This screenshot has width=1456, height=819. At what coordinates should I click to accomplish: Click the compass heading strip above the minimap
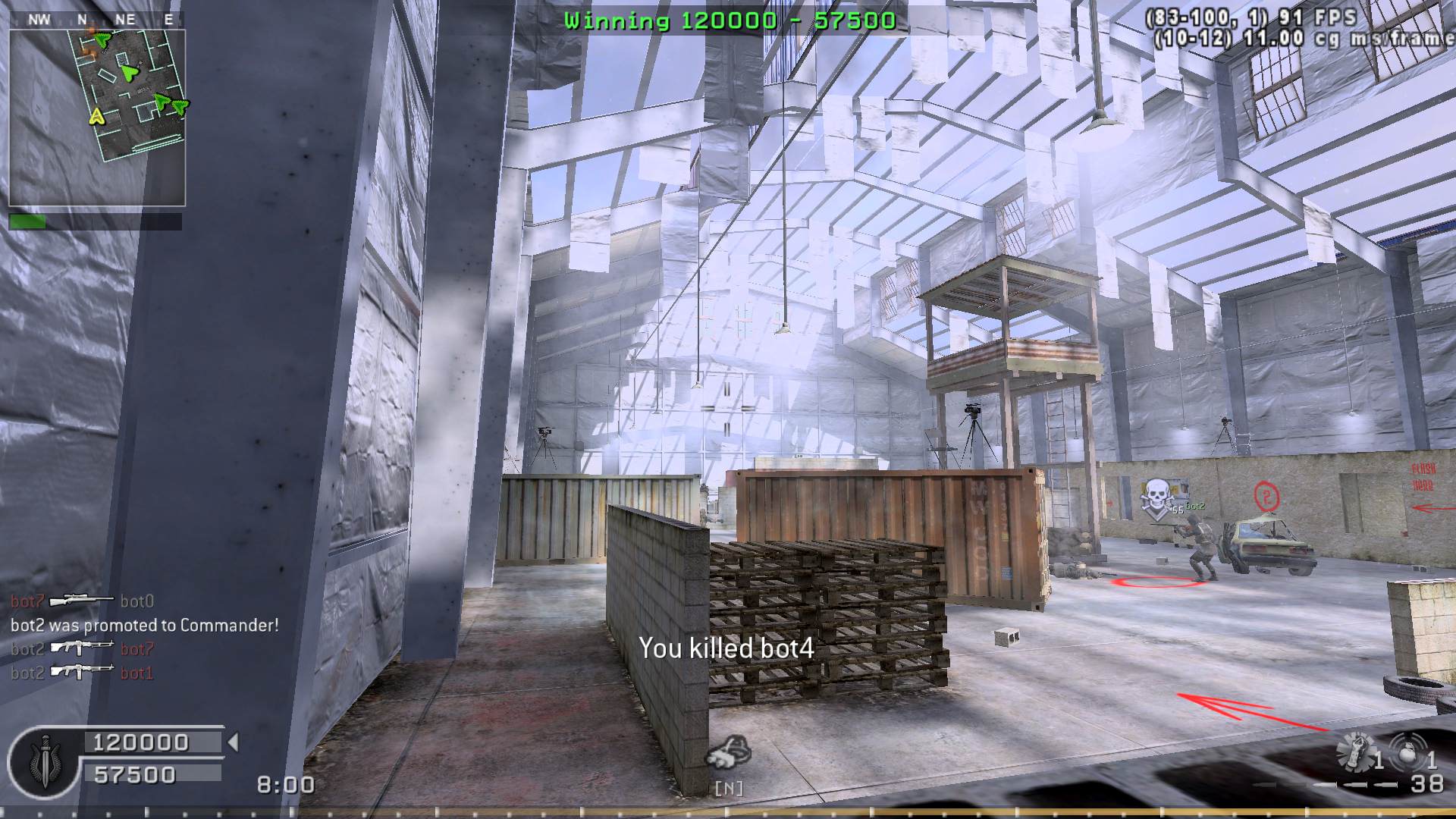tap(97, 20)
